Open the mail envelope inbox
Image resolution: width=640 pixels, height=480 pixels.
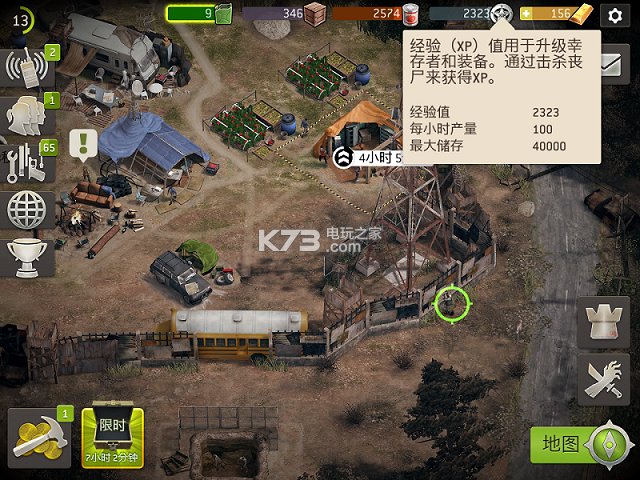click(x=610, y=62)
